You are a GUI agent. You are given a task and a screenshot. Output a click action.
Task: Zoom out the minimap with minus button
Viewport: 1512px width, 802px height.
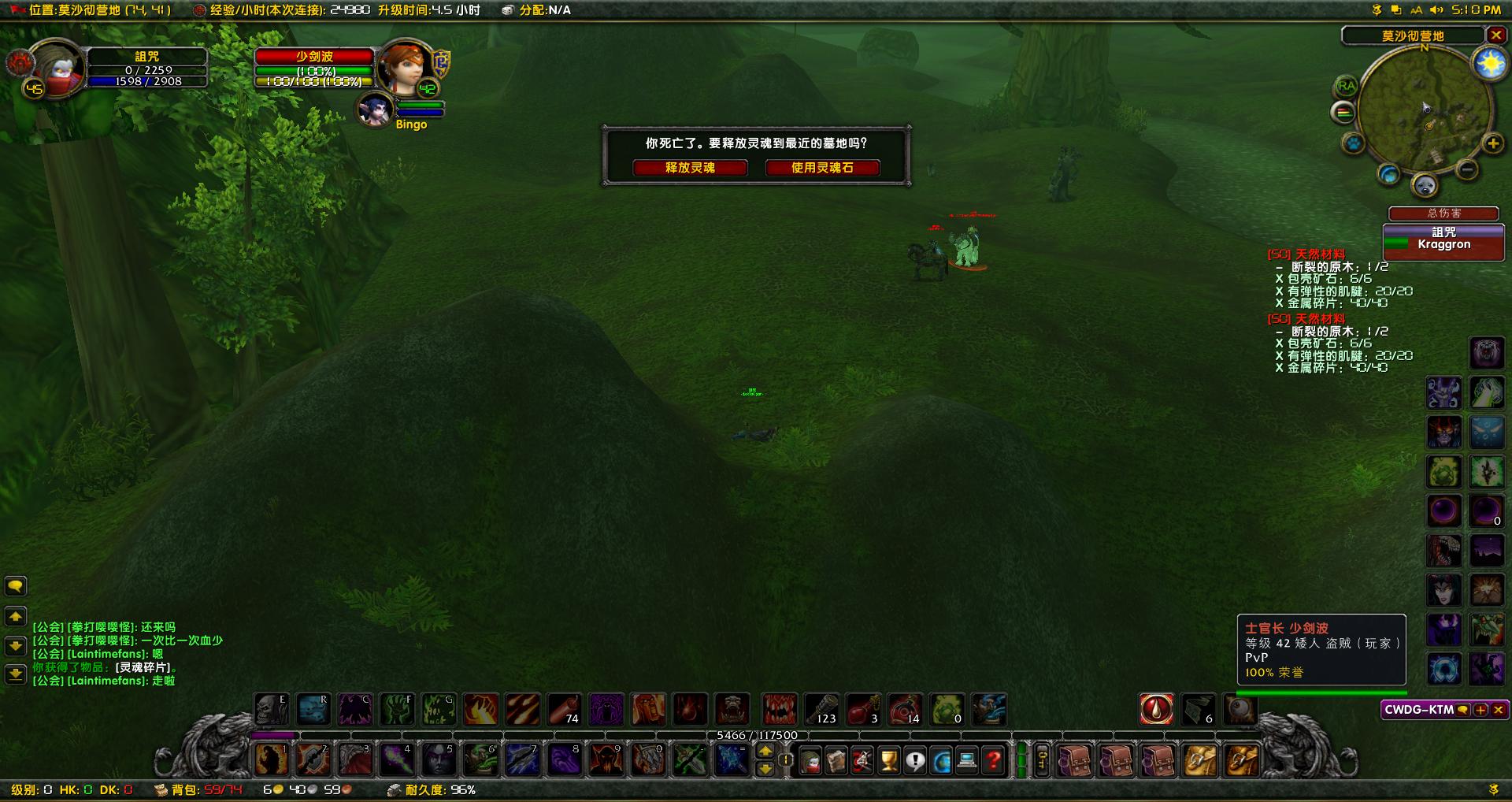tap(1466, 169)
